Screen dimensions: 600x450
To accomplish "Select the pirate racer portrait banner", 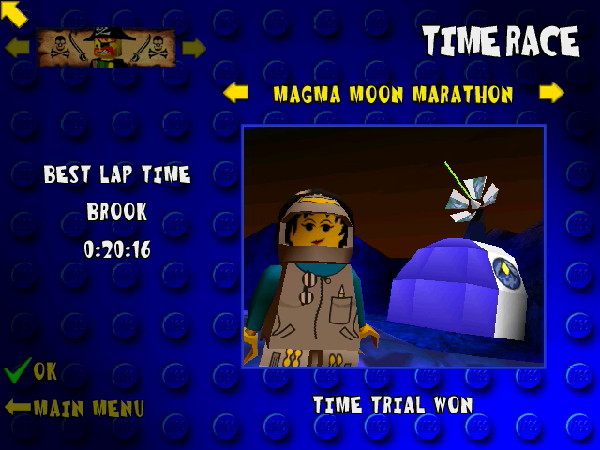I will (105, 47).
